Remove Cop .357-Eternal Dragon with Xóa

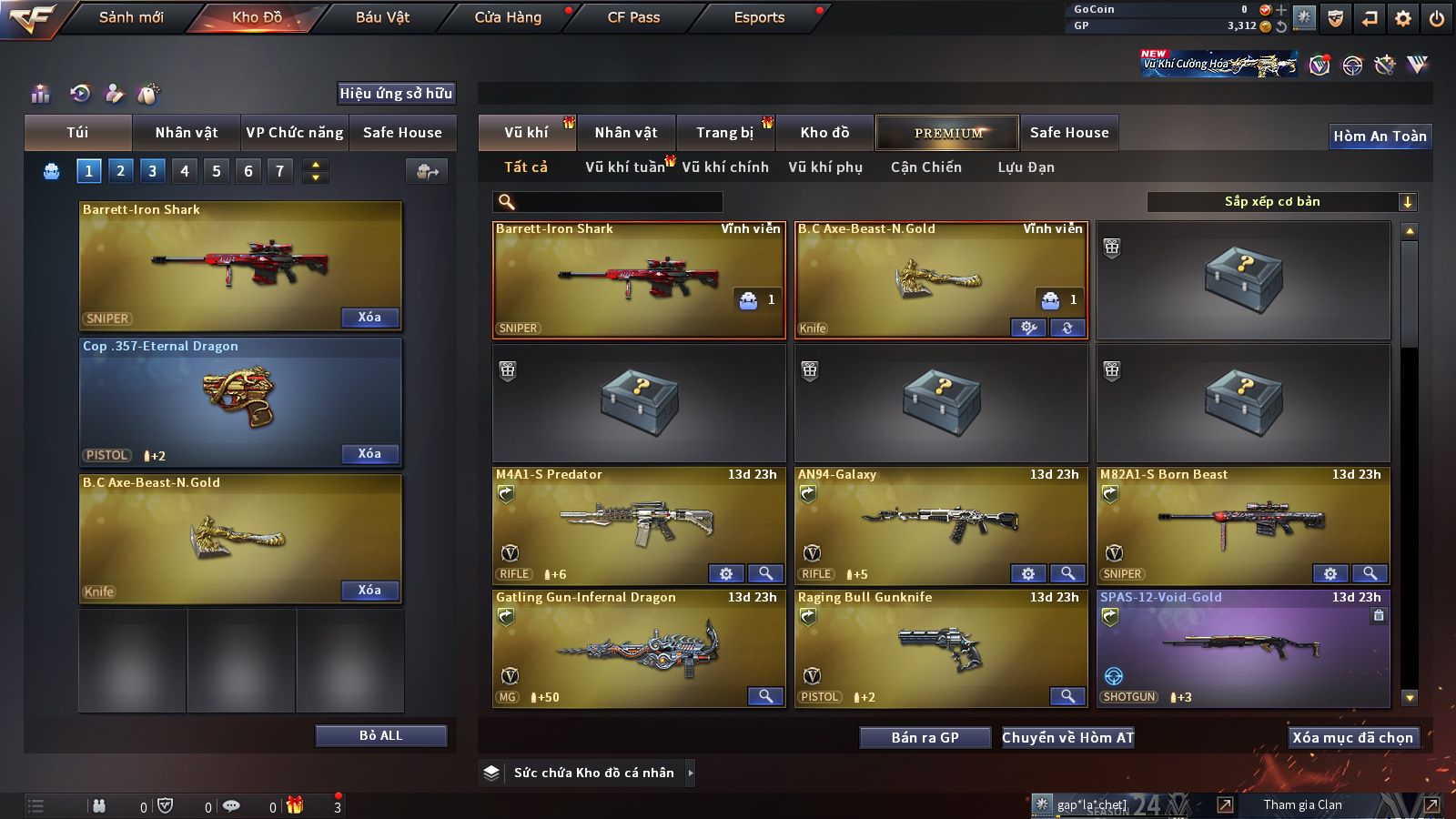369,454
